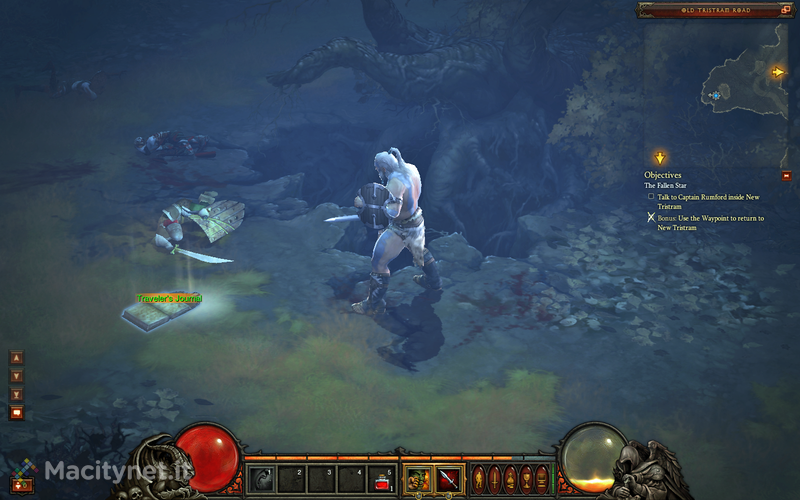Select the bonus Waypoint objective
Viewport: 800px width, 500px height.
tap(708, 223)
